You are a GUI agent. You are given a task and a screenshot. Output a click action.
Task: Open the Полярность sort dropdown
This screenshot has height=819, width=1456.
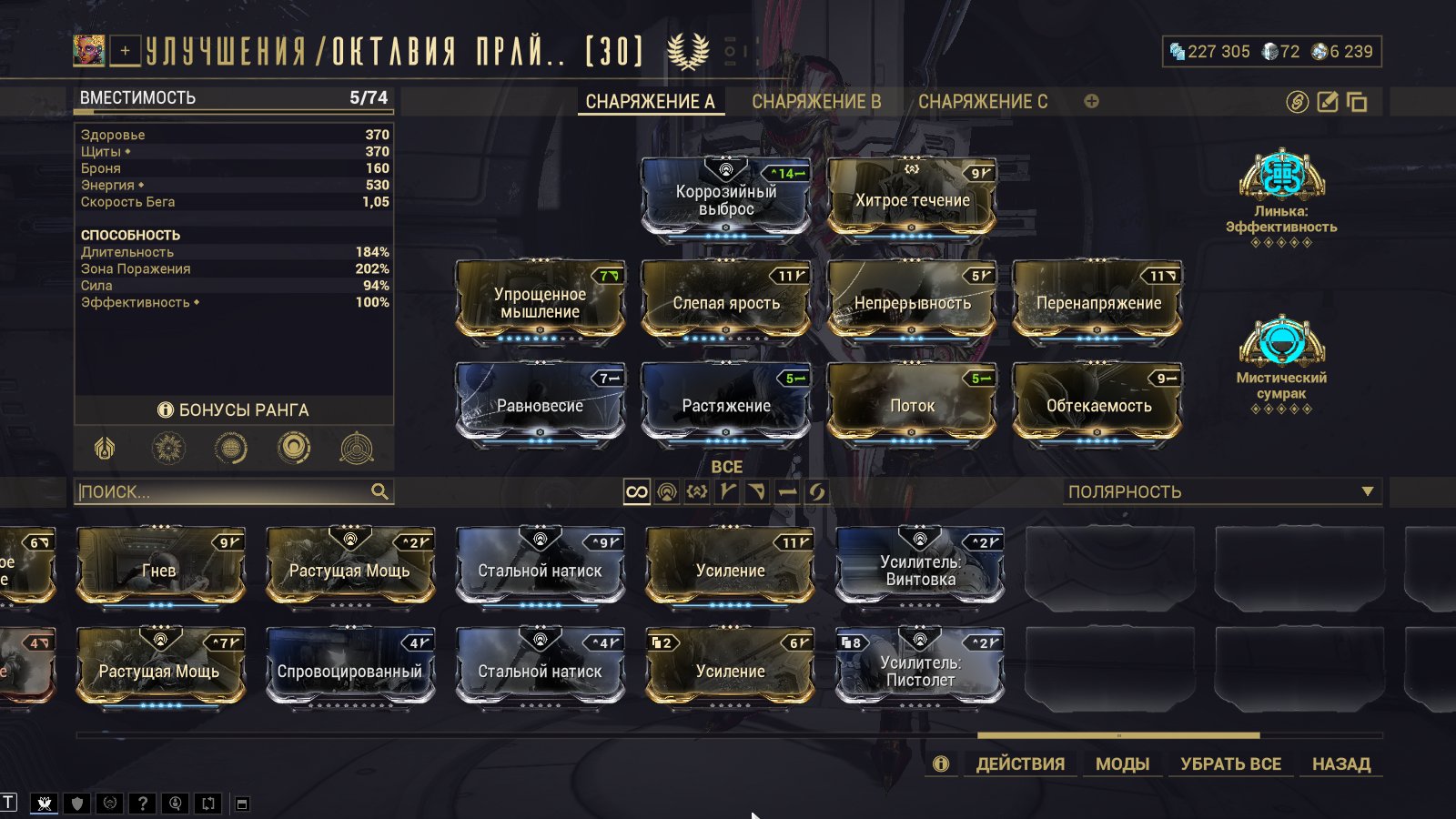(1221, 491)
